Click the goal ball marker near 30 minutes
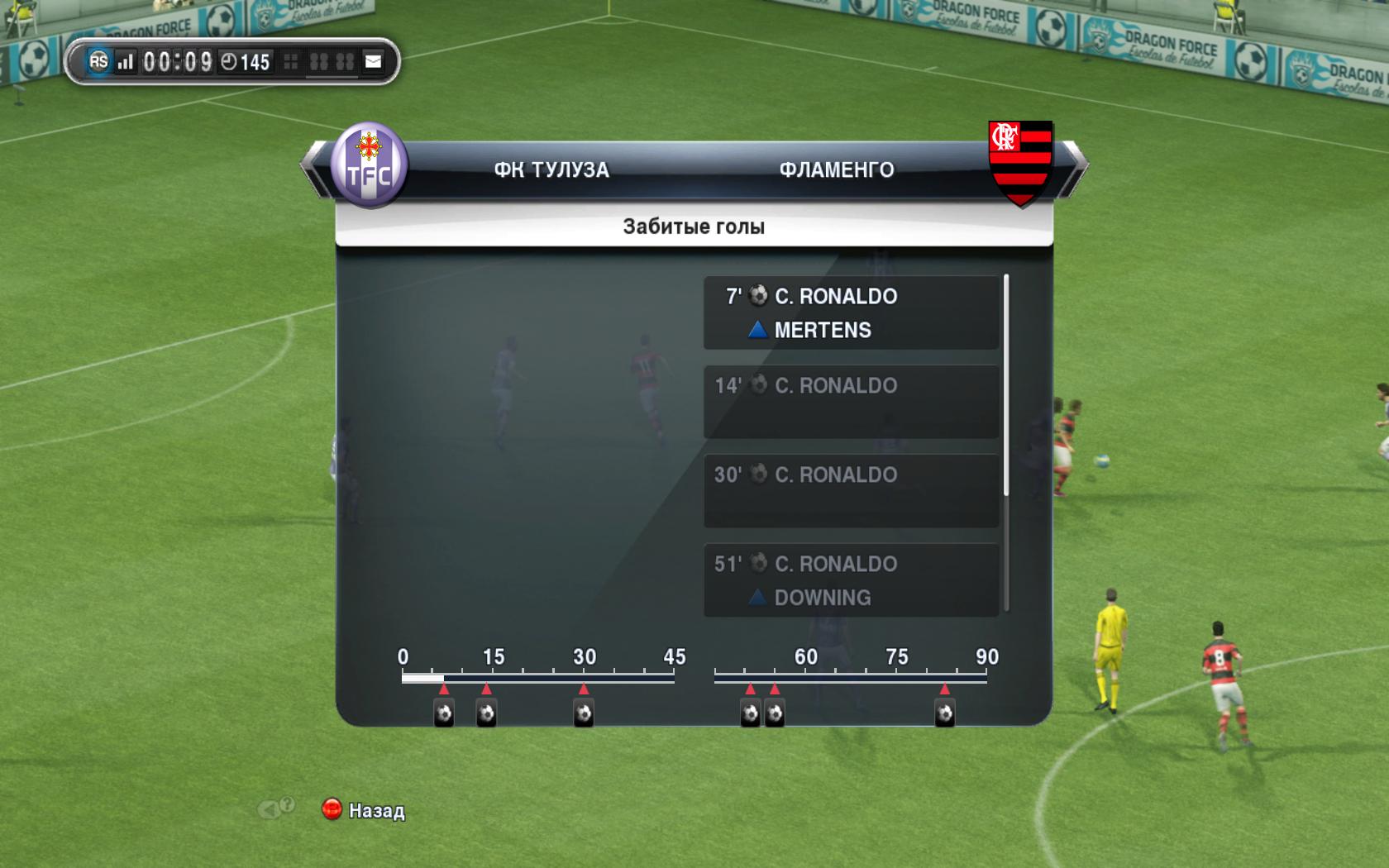 click(x=584, y=713)
